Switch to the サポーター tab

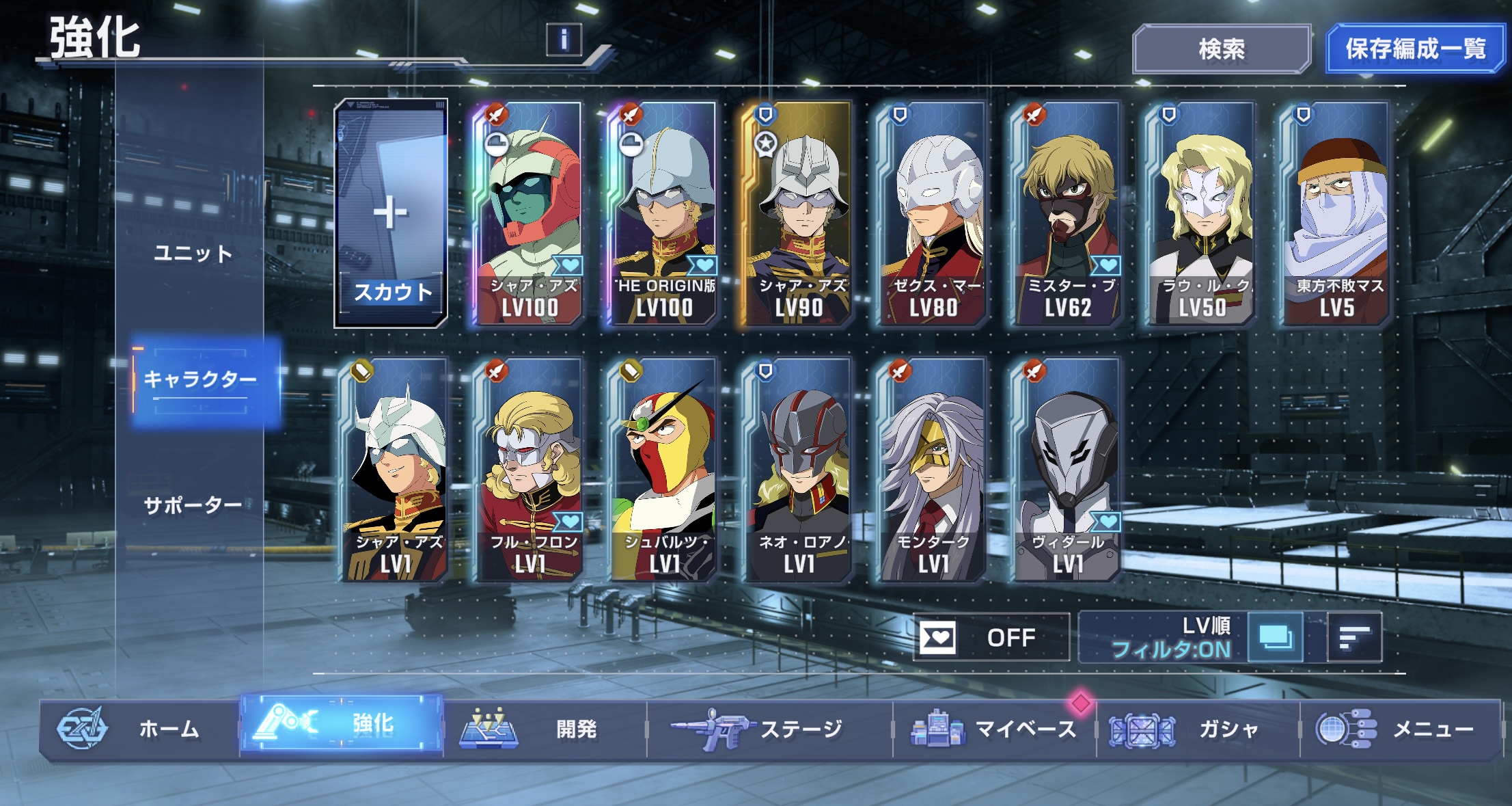193,505
